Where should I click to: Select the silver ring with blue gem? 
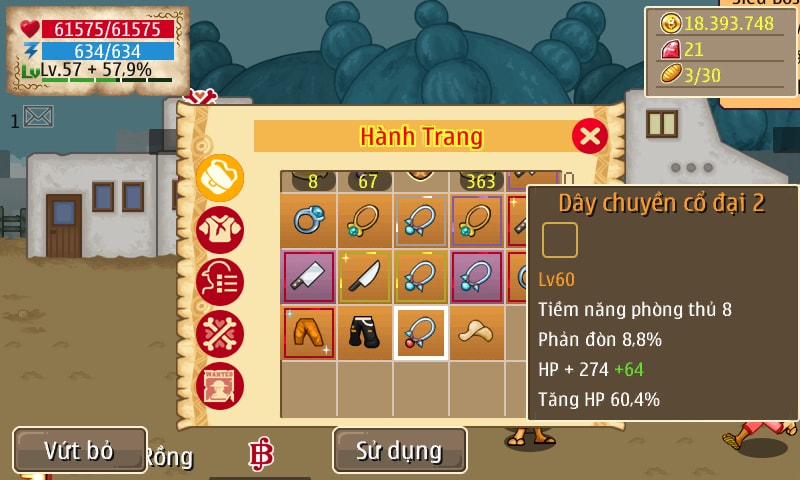tap(308, 220)
